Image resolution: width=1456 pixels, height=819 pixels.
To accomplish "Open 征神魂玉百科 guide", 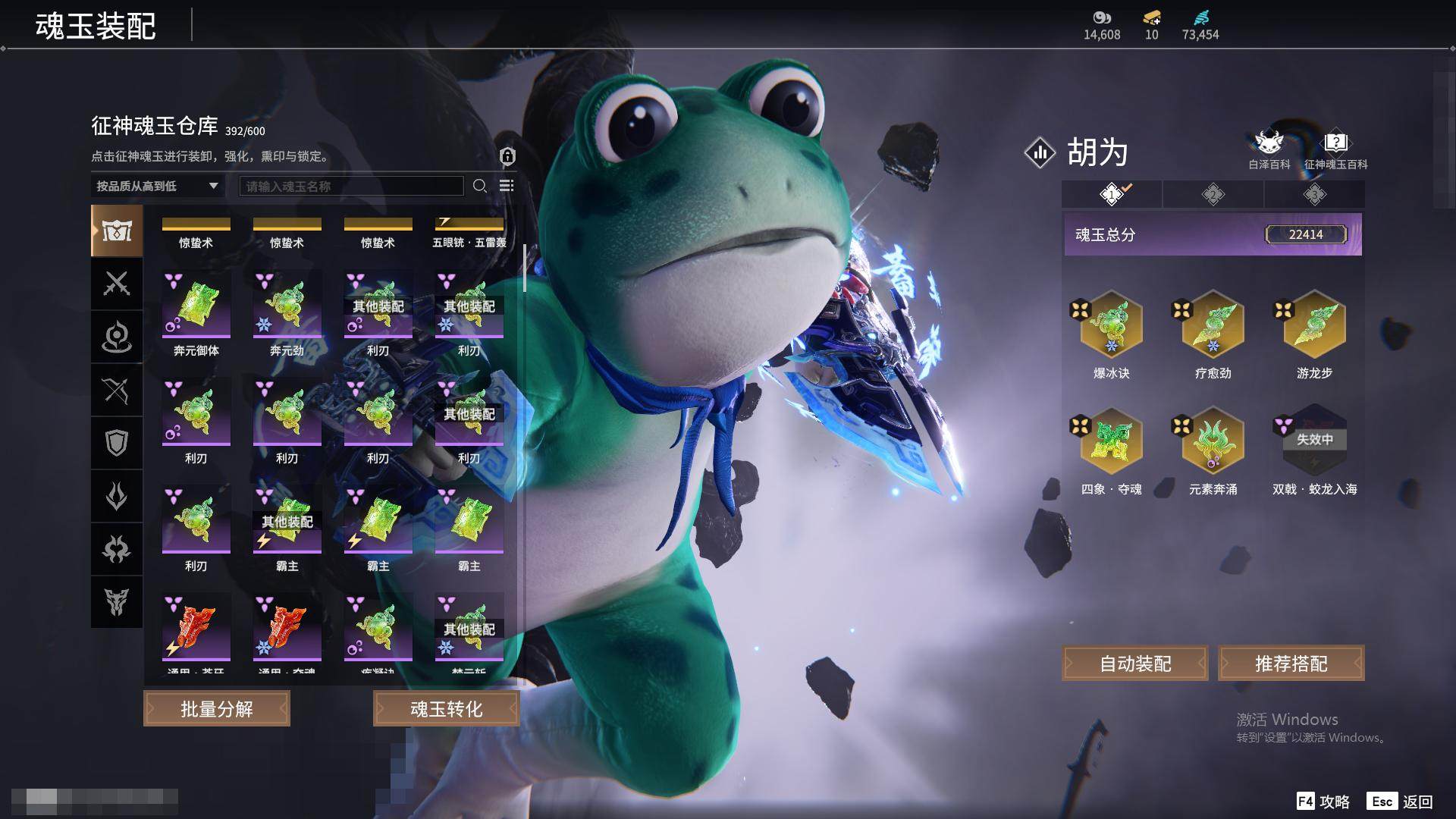I will [1335, 149].
